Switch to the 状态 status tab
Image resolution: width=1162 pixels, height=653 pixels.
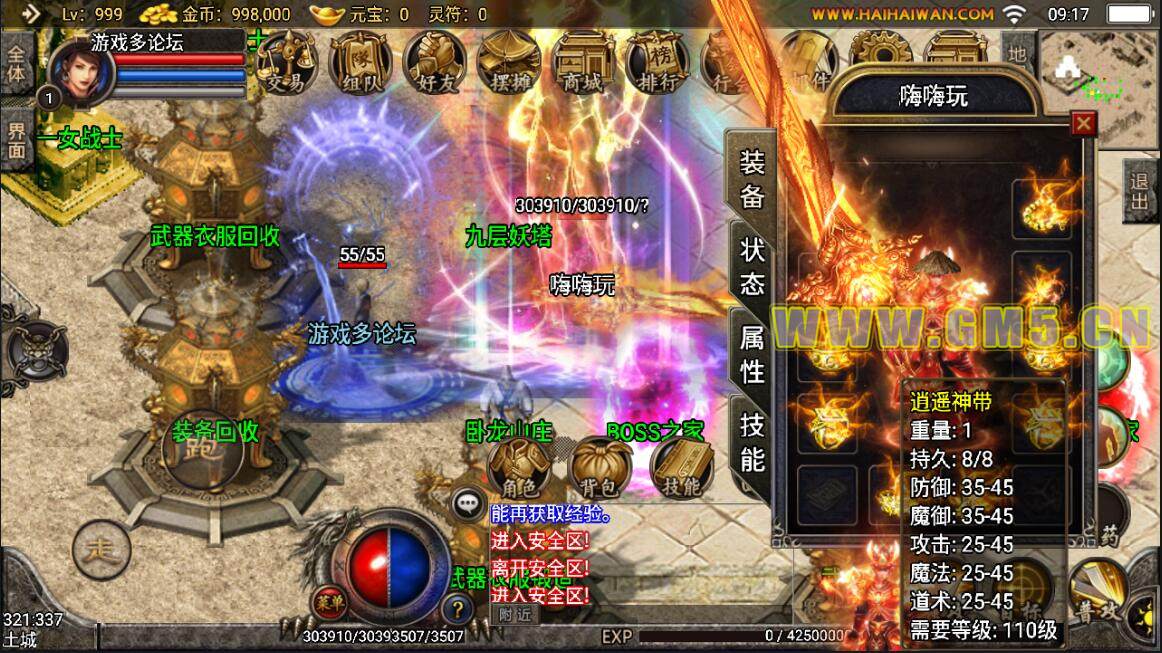[x=752, y=266]
